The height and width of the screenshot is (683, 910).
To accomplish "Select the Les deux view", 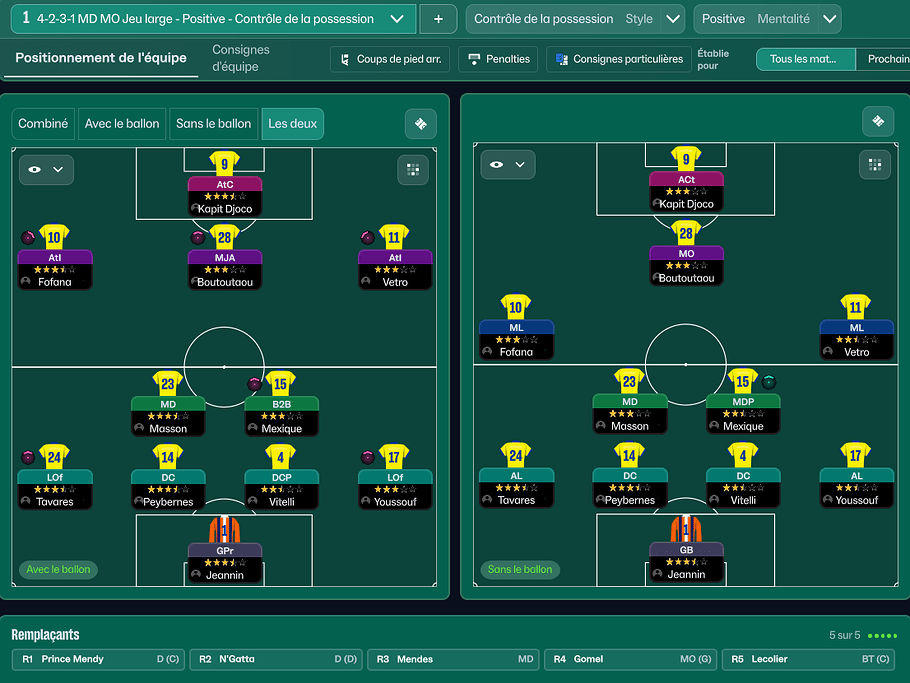I will 291,124.
